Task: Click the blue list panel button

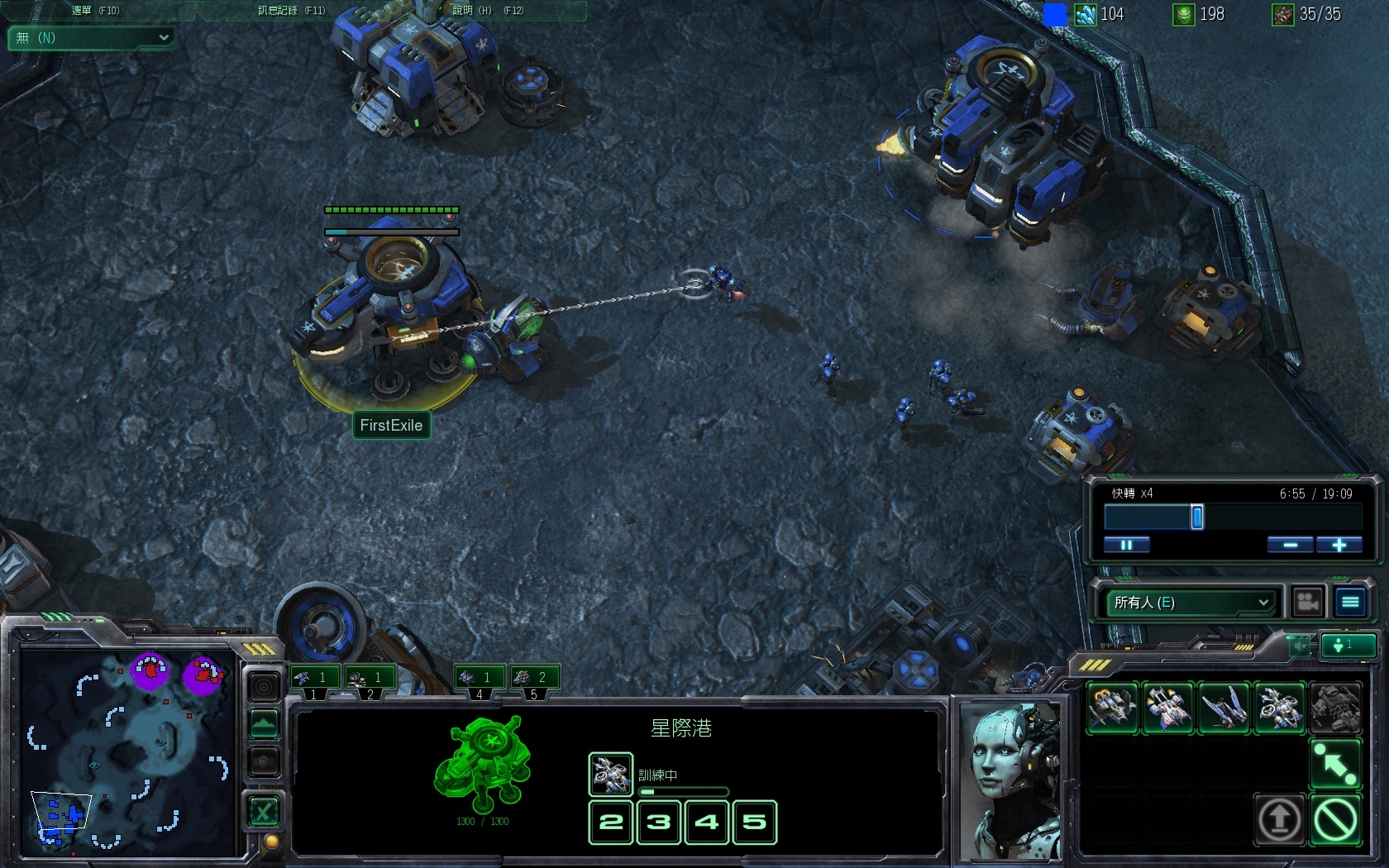Action: [x=1350, y=603]
